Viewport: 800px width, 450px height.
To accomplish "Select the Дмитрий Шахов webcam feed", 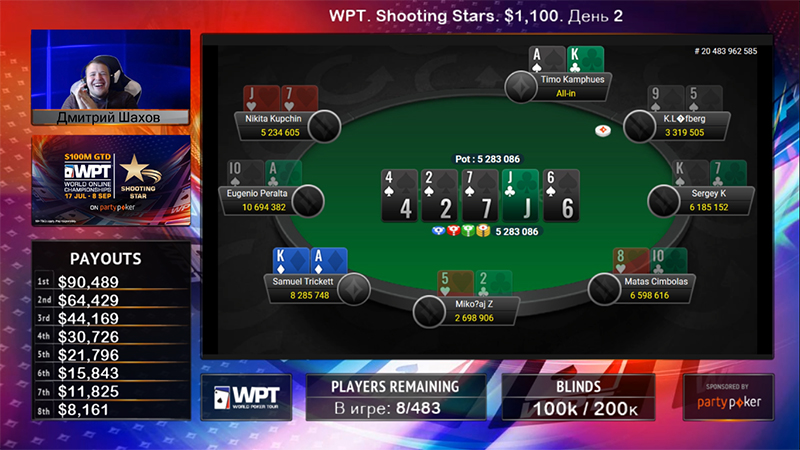I will coord(110,78).
